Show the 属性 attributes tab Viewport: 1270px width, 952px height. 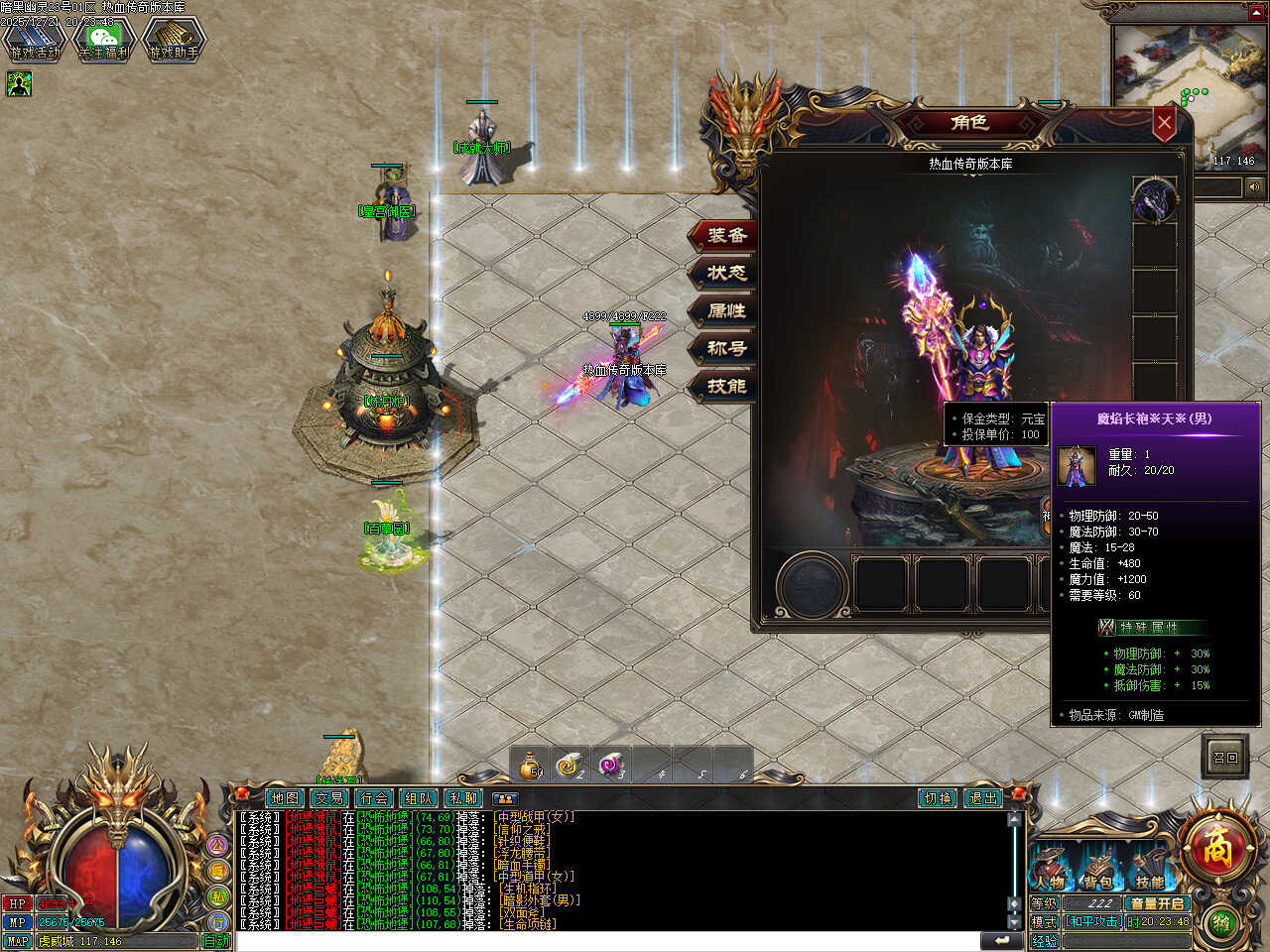pyautogui.click(x=725, y=310)
